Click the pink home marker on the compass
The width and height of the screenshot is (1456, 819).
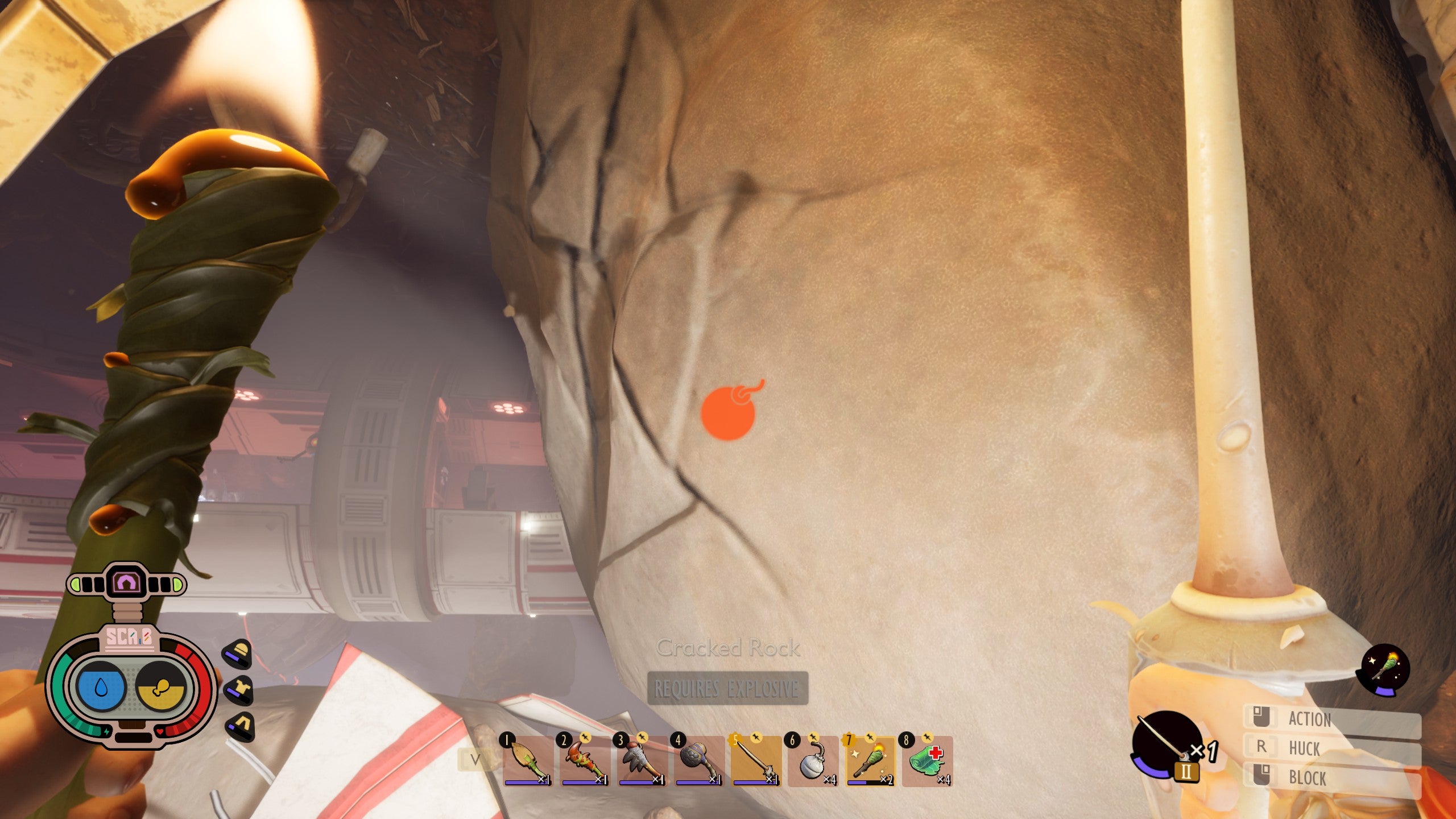(126, 582)
